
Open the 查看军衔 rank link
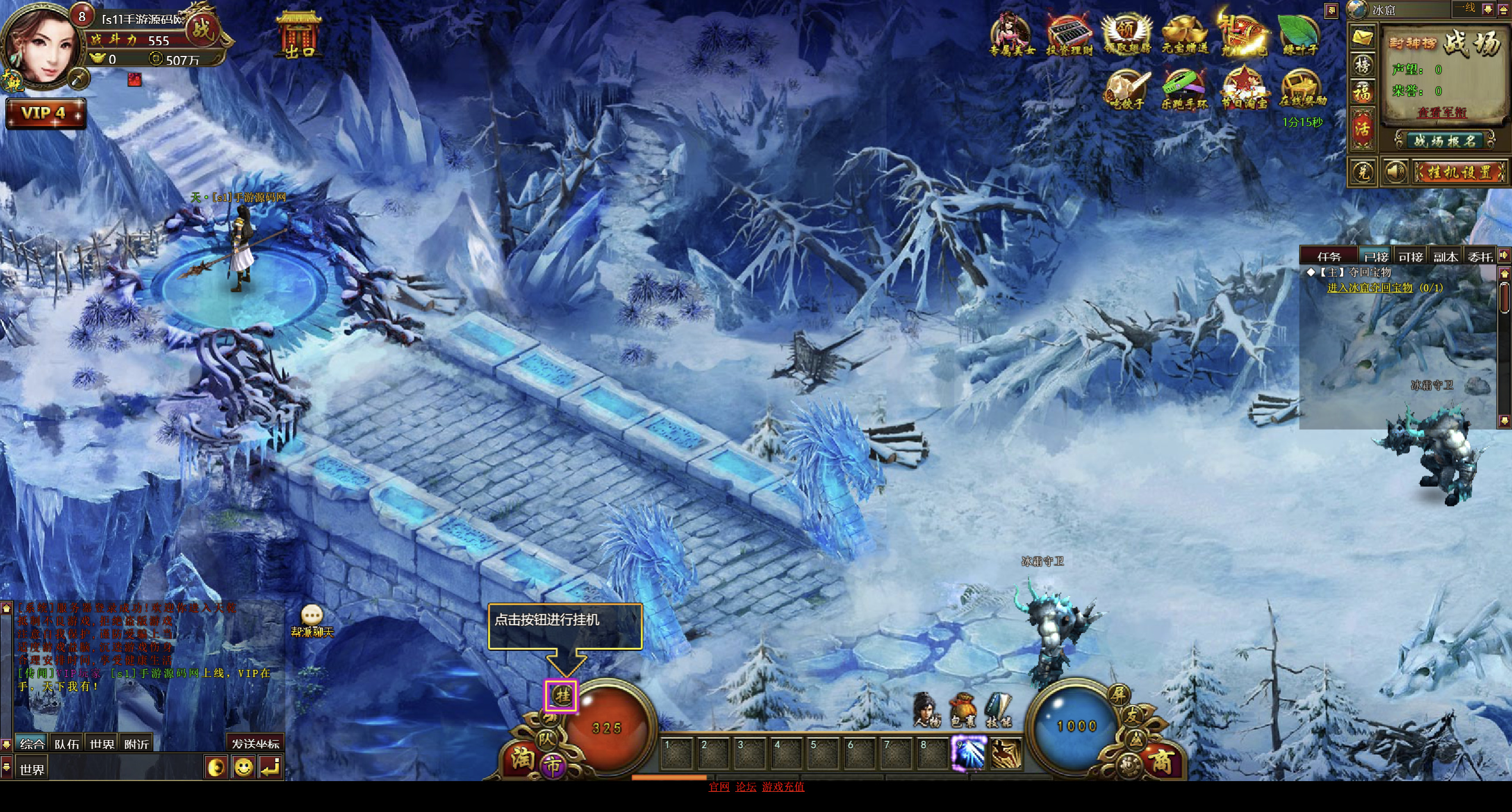[1442, 112]
